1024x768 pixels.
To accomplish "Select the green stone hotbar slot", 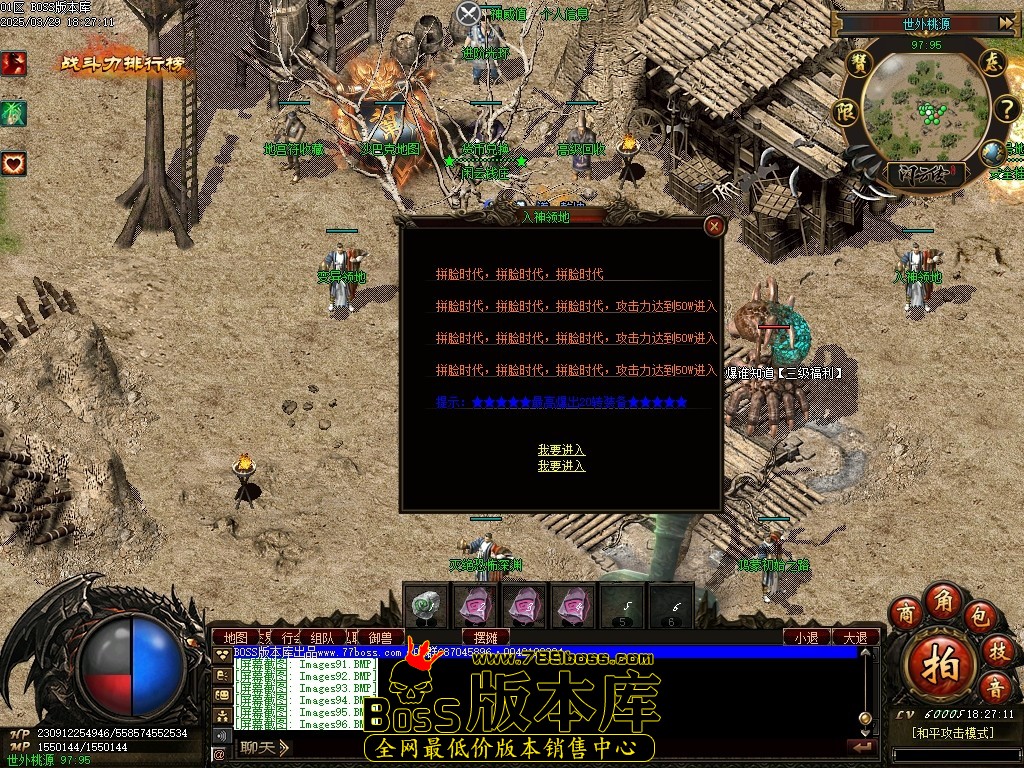I will click(427, 606).
